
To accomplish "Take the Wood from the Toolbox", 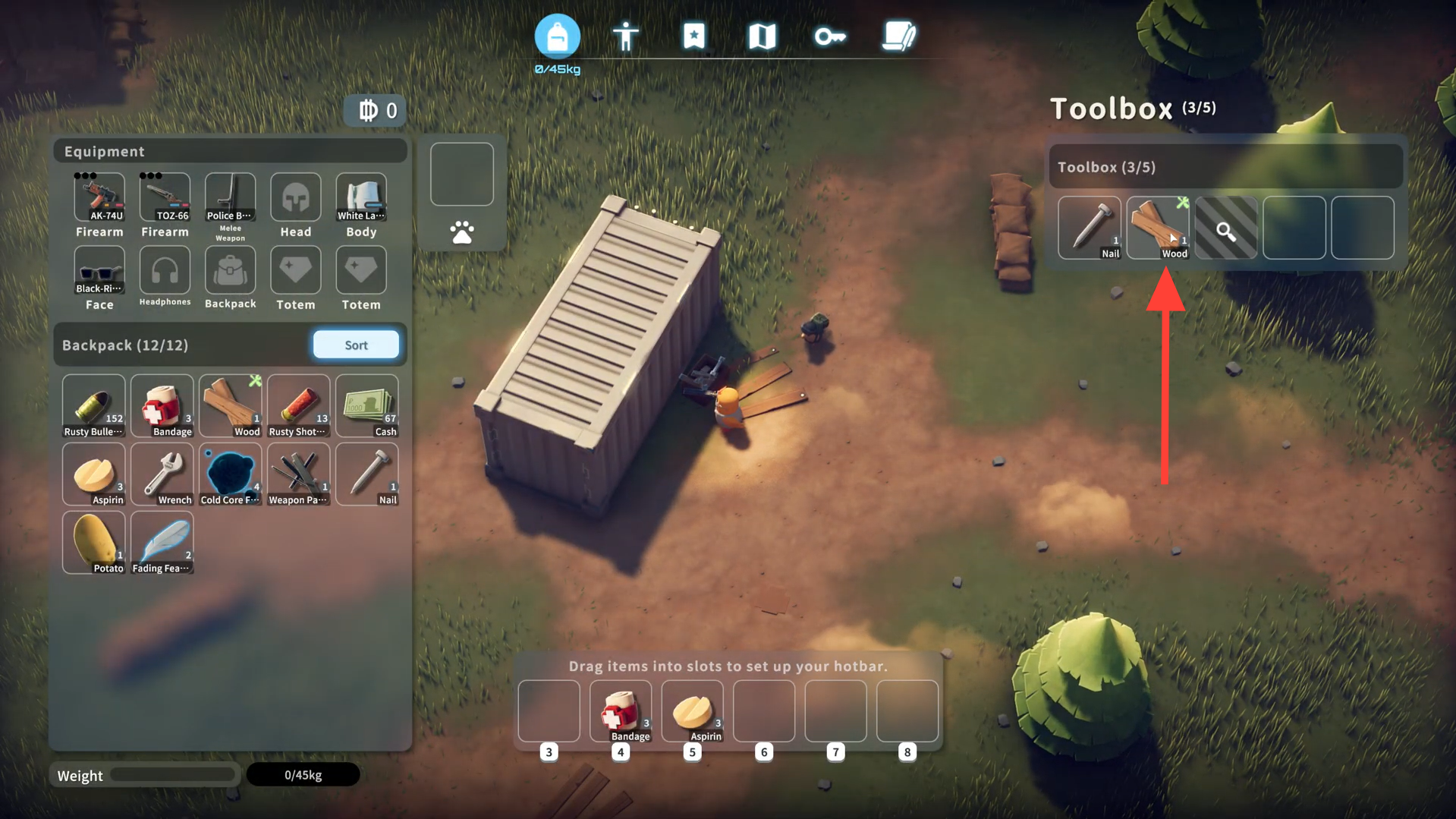I will (1158, 228).
